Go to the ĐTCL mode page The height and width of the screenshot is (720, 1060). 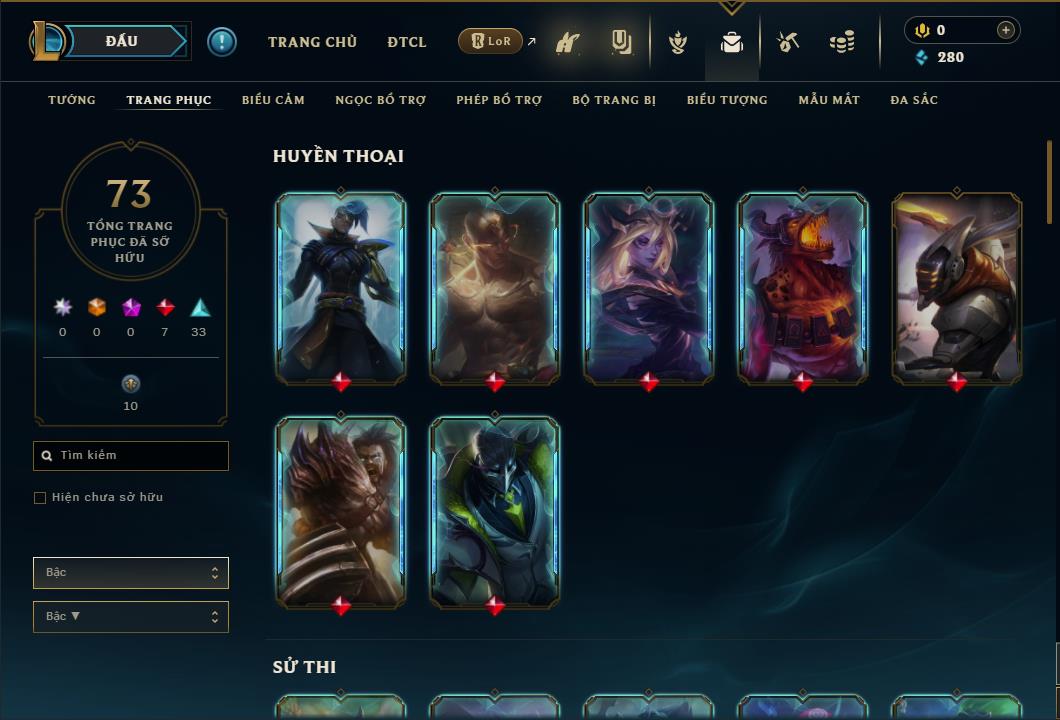(x=407, y=42)
